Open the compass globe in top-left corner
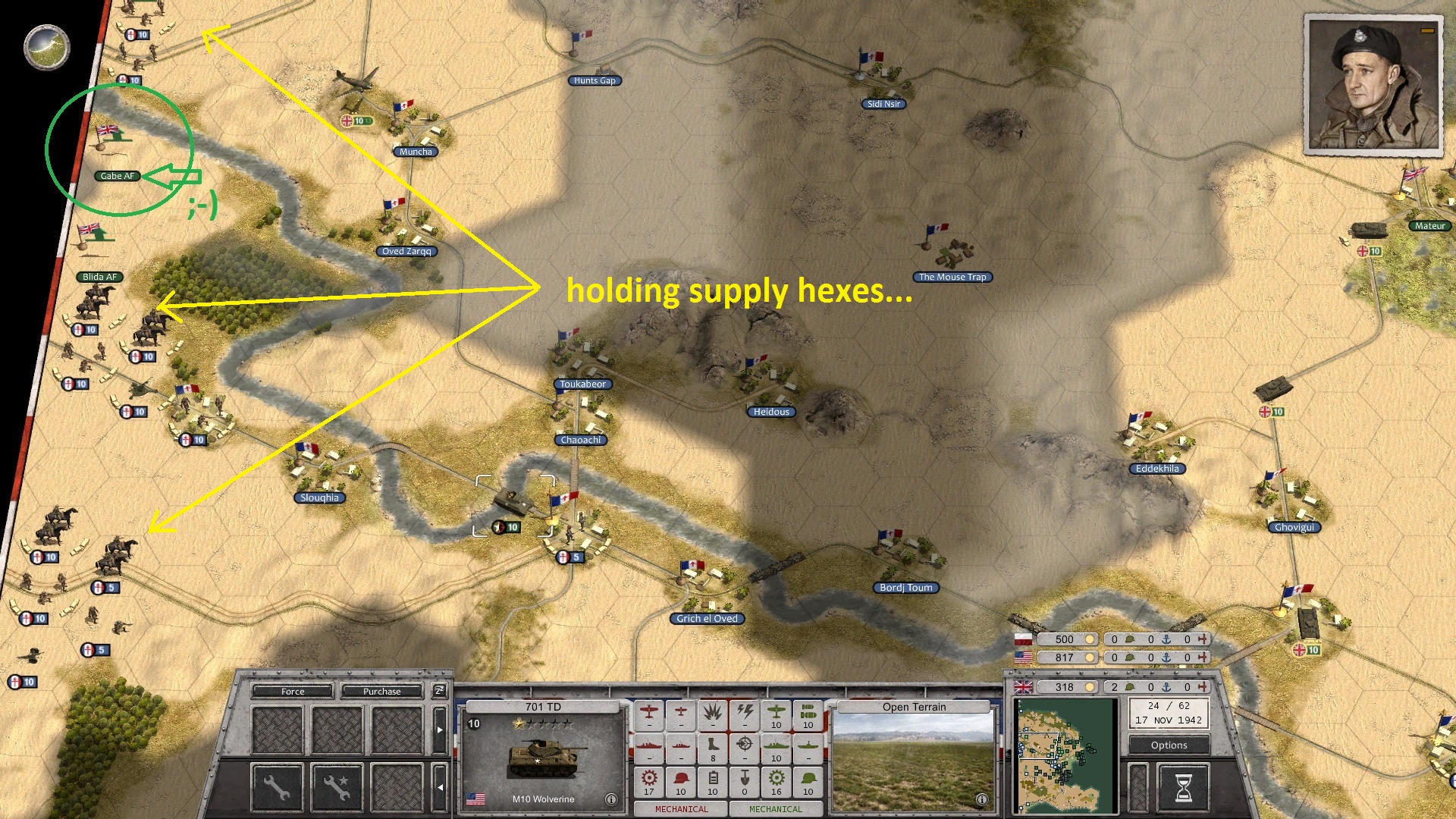The width and height of the screenshot is (1456, 819). point(45,47)
